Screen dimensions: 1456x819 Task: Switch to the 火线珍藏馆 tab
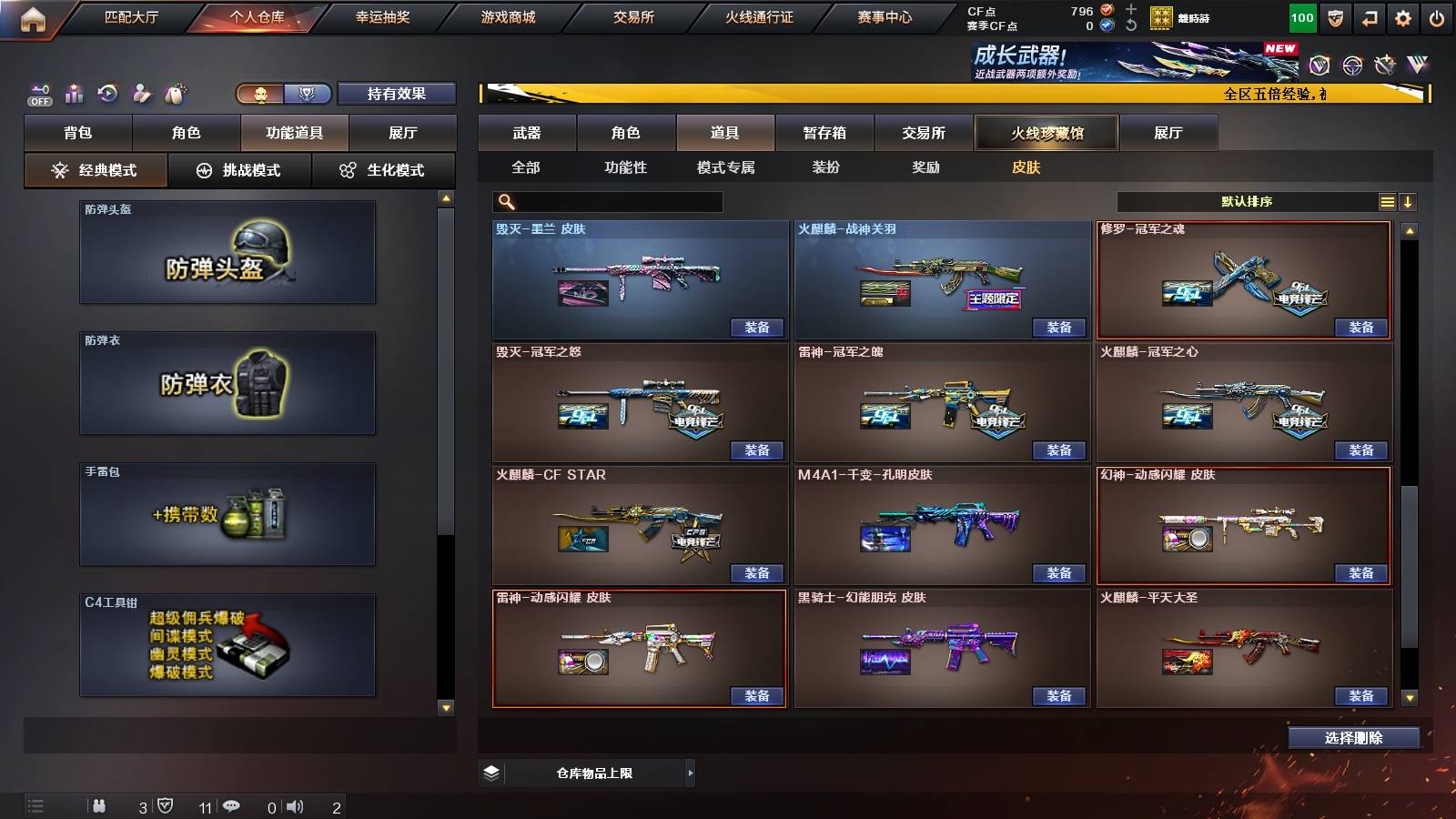coord(1045,132)
